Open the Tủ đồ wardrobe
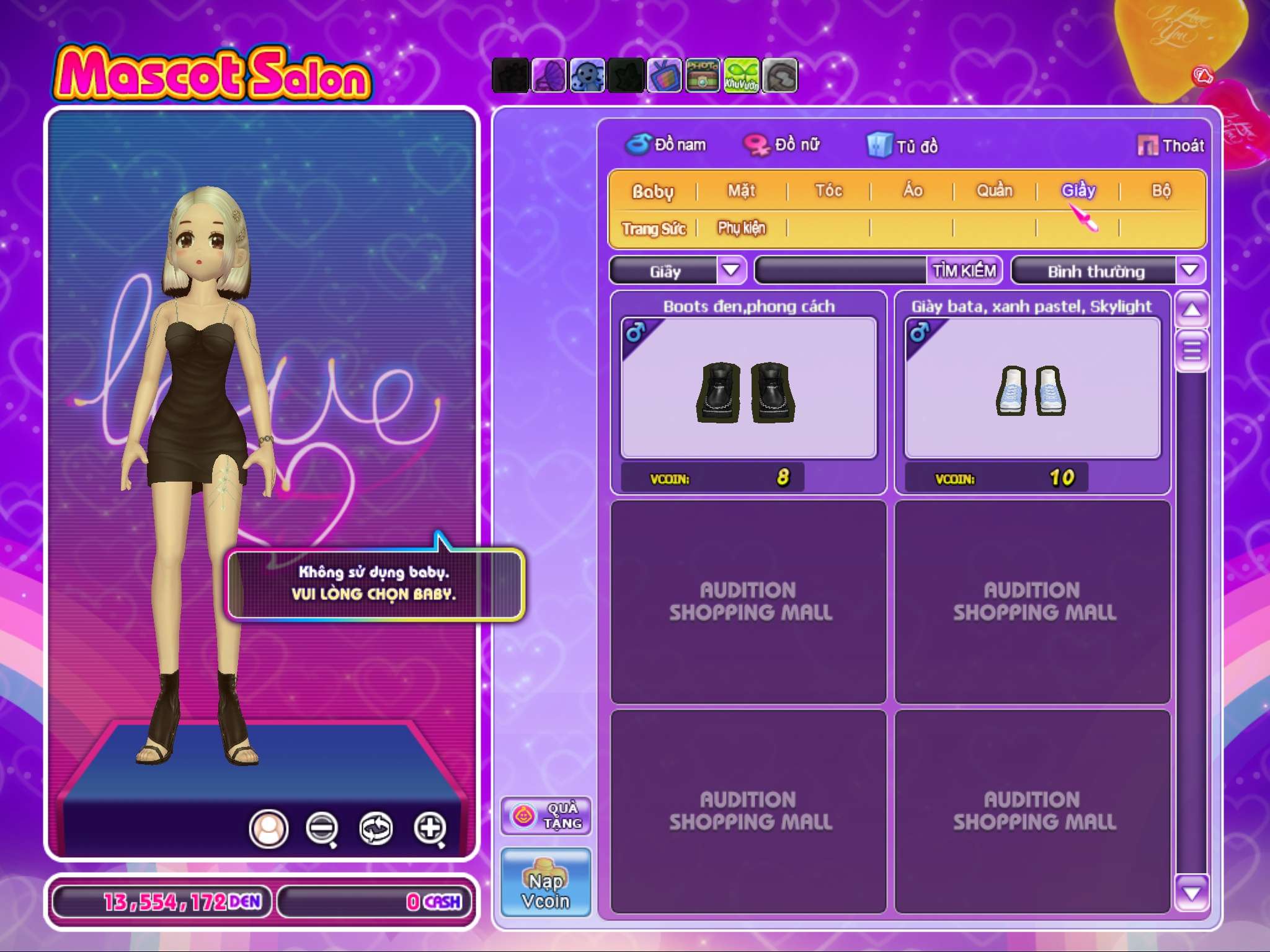1270x952 pixels. [903, 146]
